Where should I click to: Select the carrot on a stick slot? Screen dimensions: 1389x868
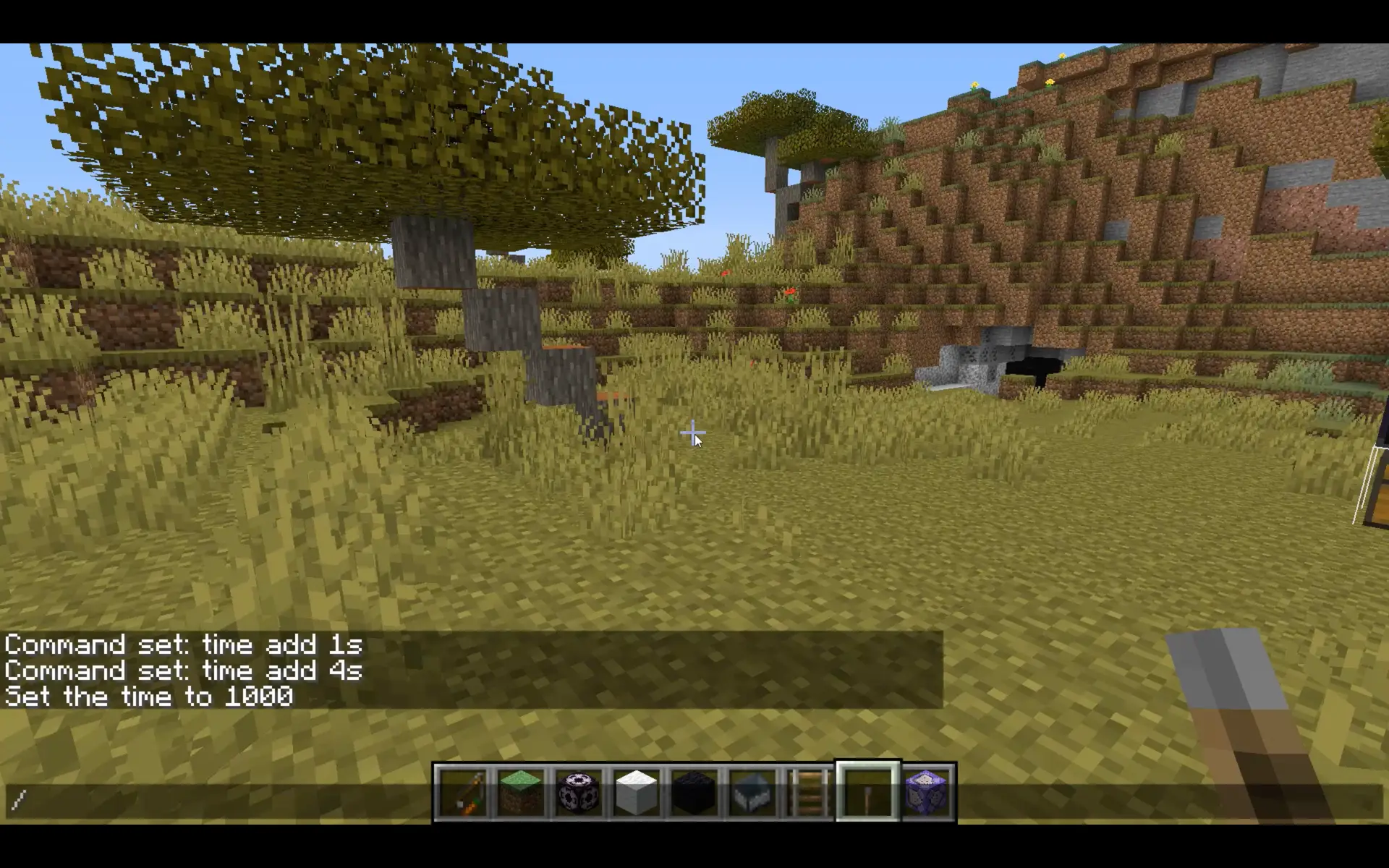pos(463,793)
